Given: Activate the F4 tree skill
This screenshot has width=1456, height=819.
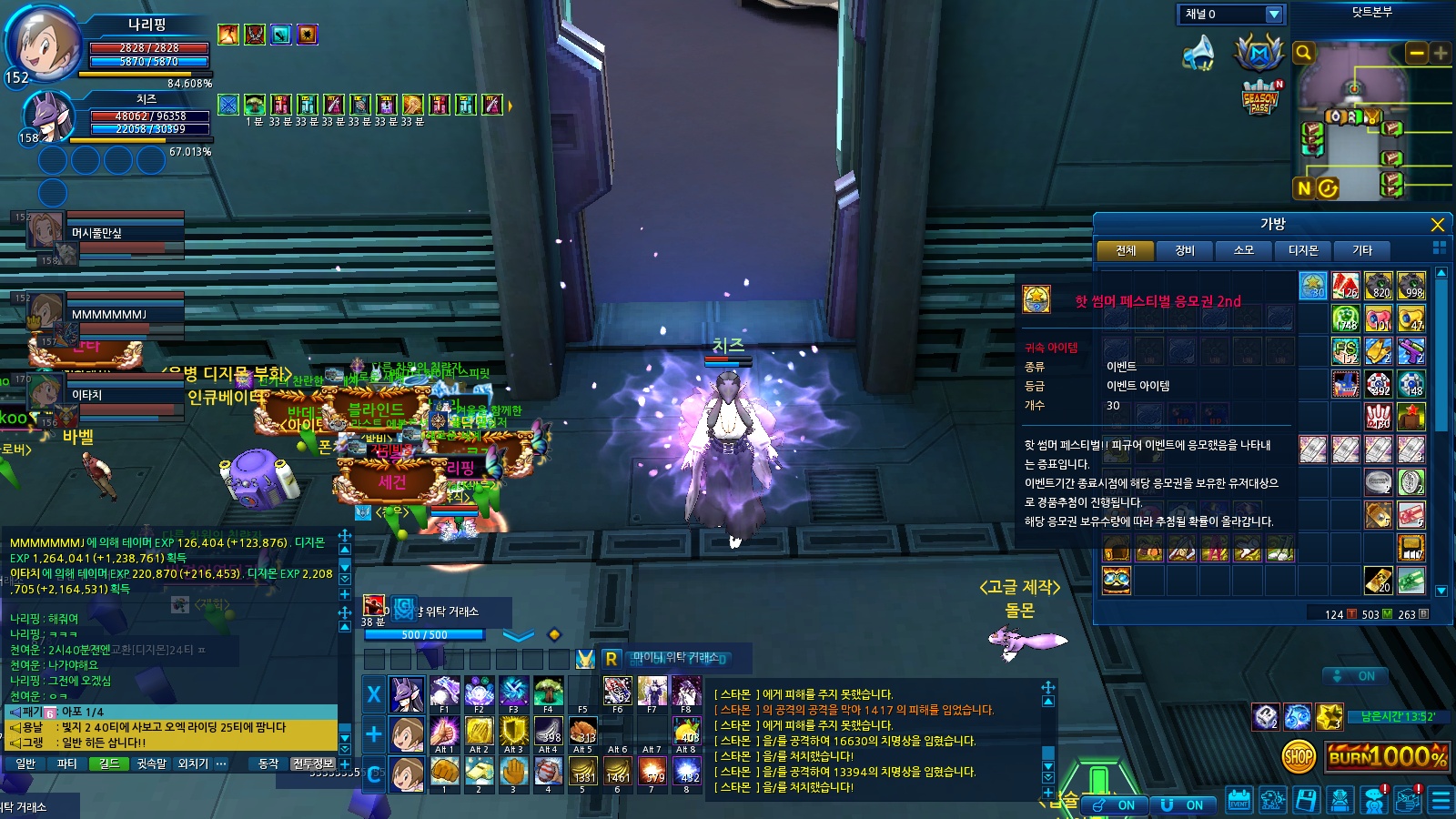Looking at the screenshot, I should coord(548,693).
